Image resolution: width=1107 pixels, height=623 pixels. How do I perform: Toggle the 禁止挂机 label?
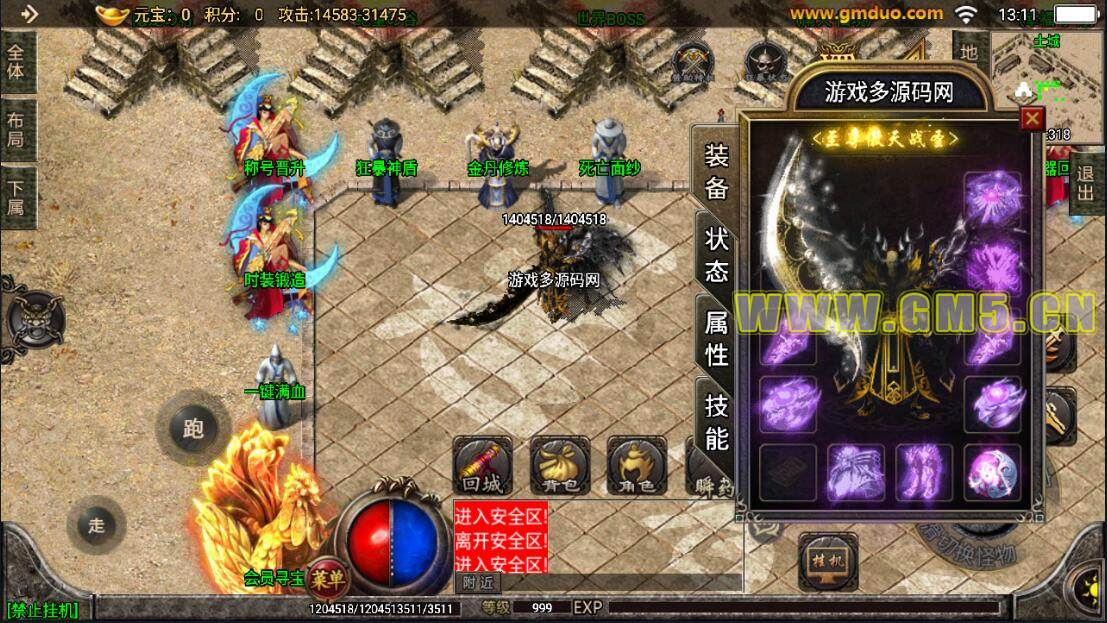[42, 609]
